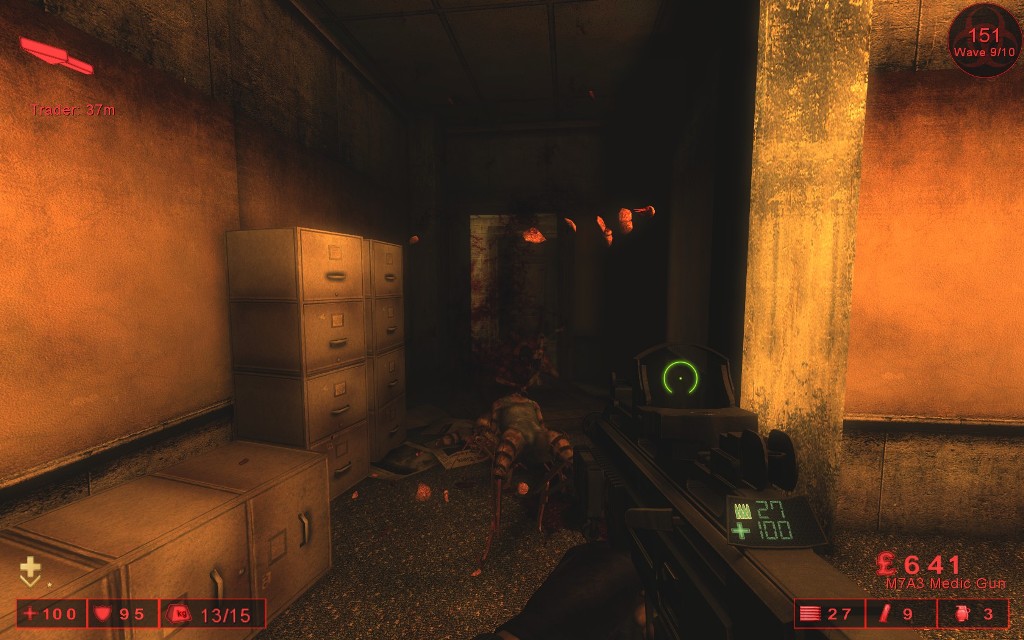This screenshot has width=1024, height=640.
Task: Select the red trader direction arrow
Action: click(56, 55)
